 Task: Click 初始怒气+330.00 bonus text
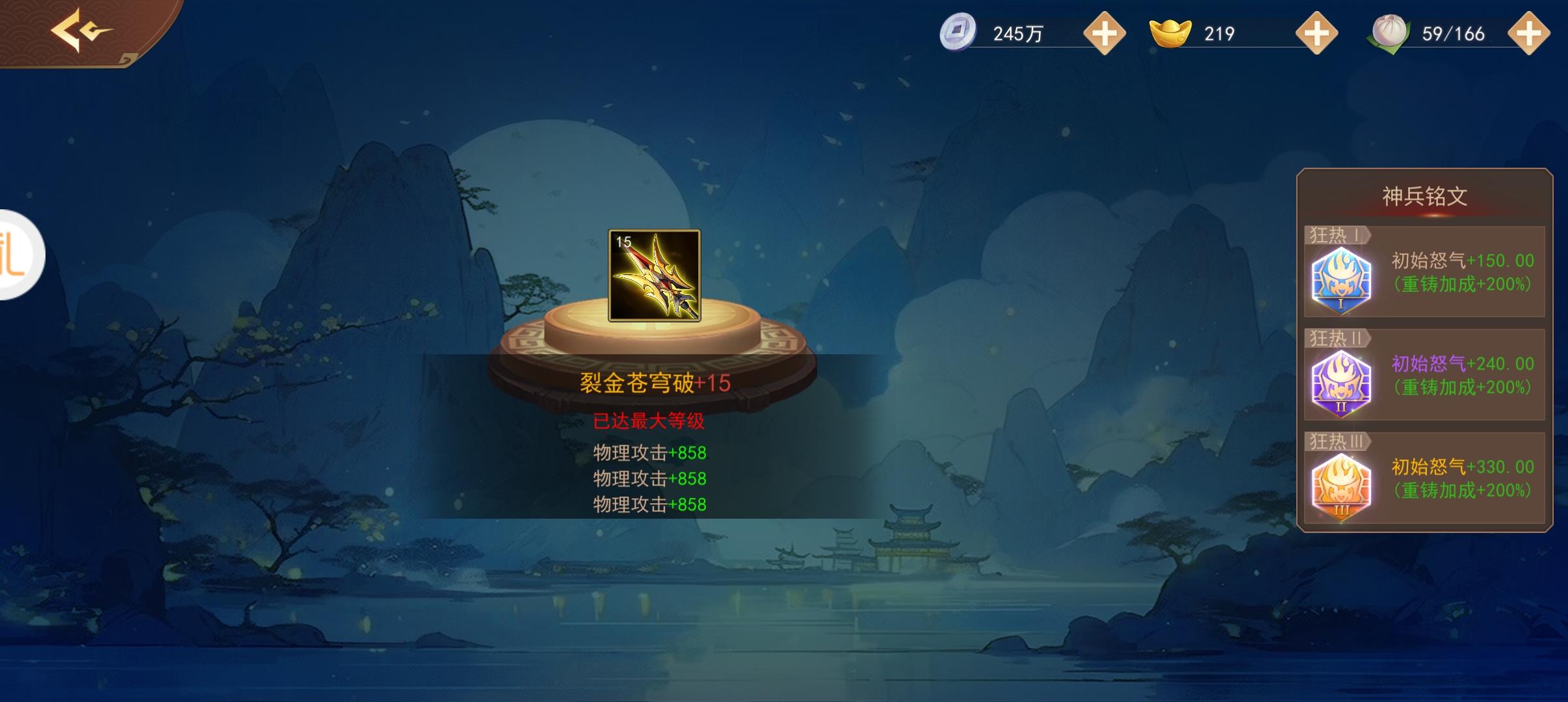pyautogui.click(x=1463, y=465)
